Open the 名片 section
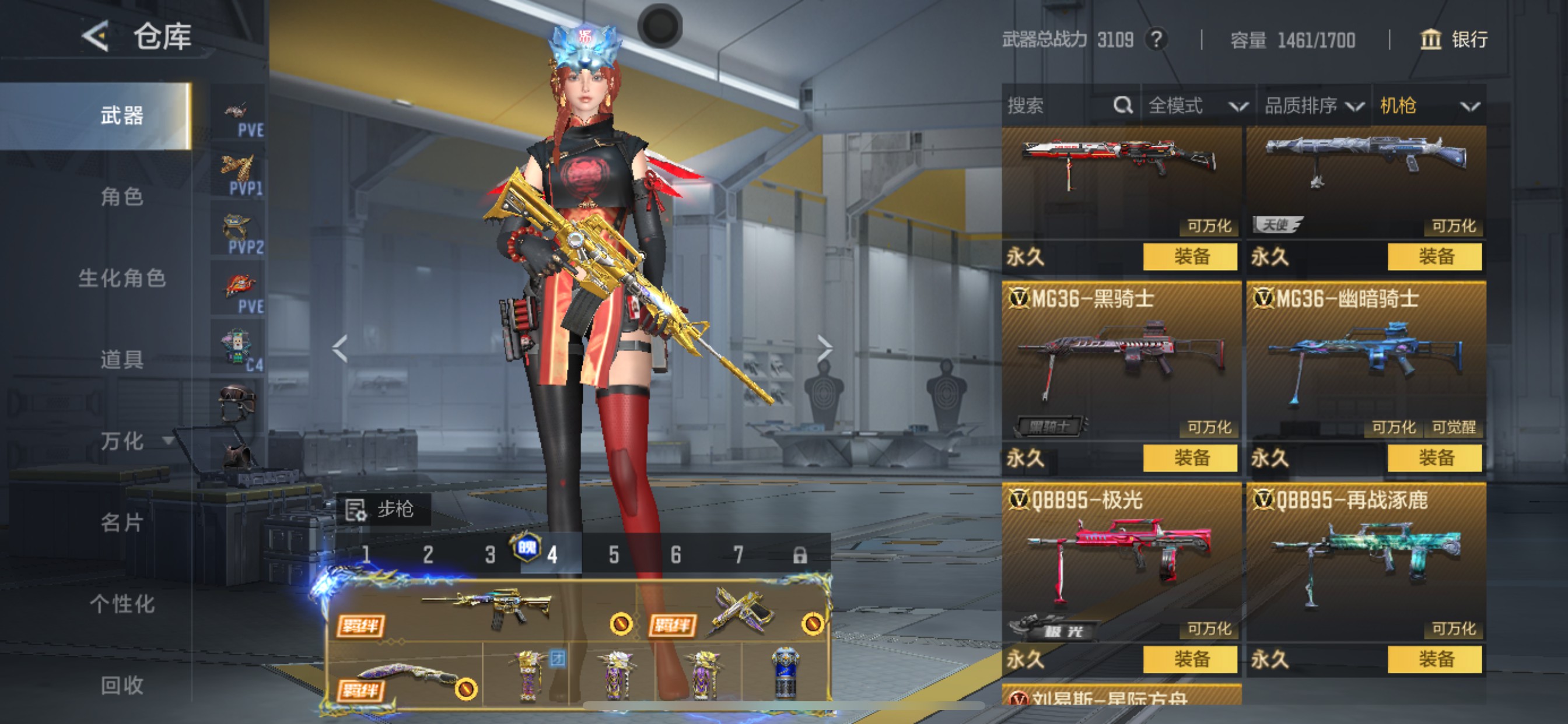The width and height of the screenshot is (1568, 724). [122, 522]
